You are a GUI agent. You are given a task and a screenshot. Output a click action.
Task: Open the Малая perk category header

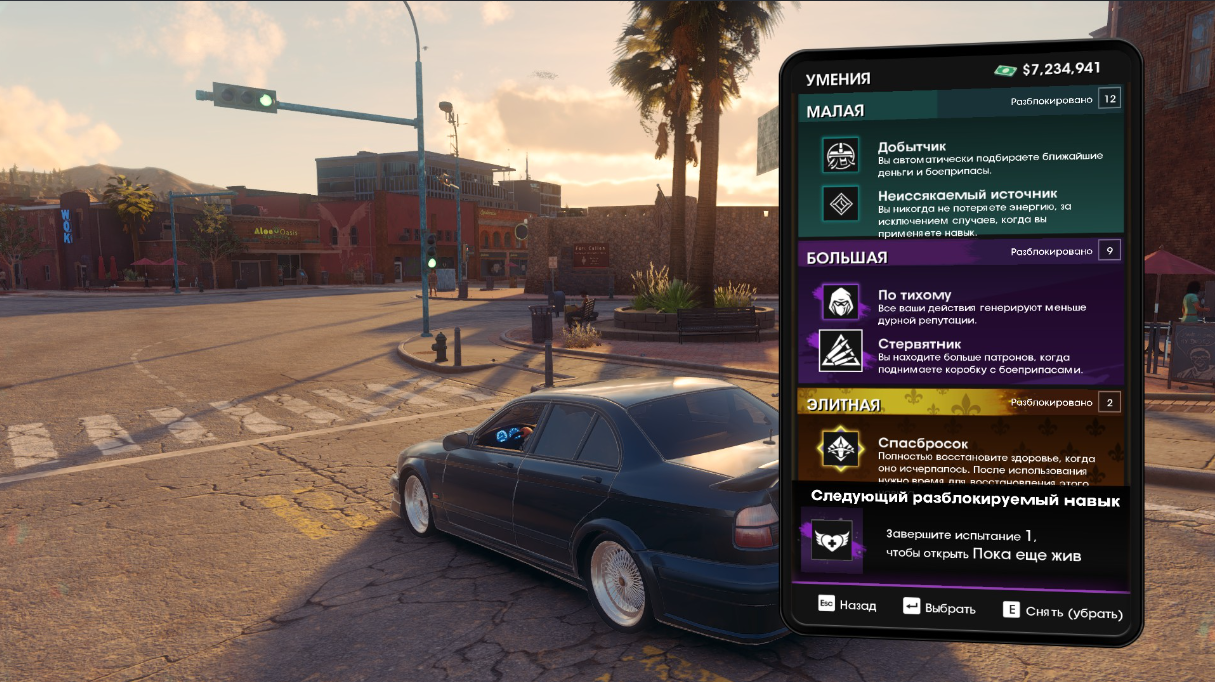pyautogui.click(x=835, y=111)
